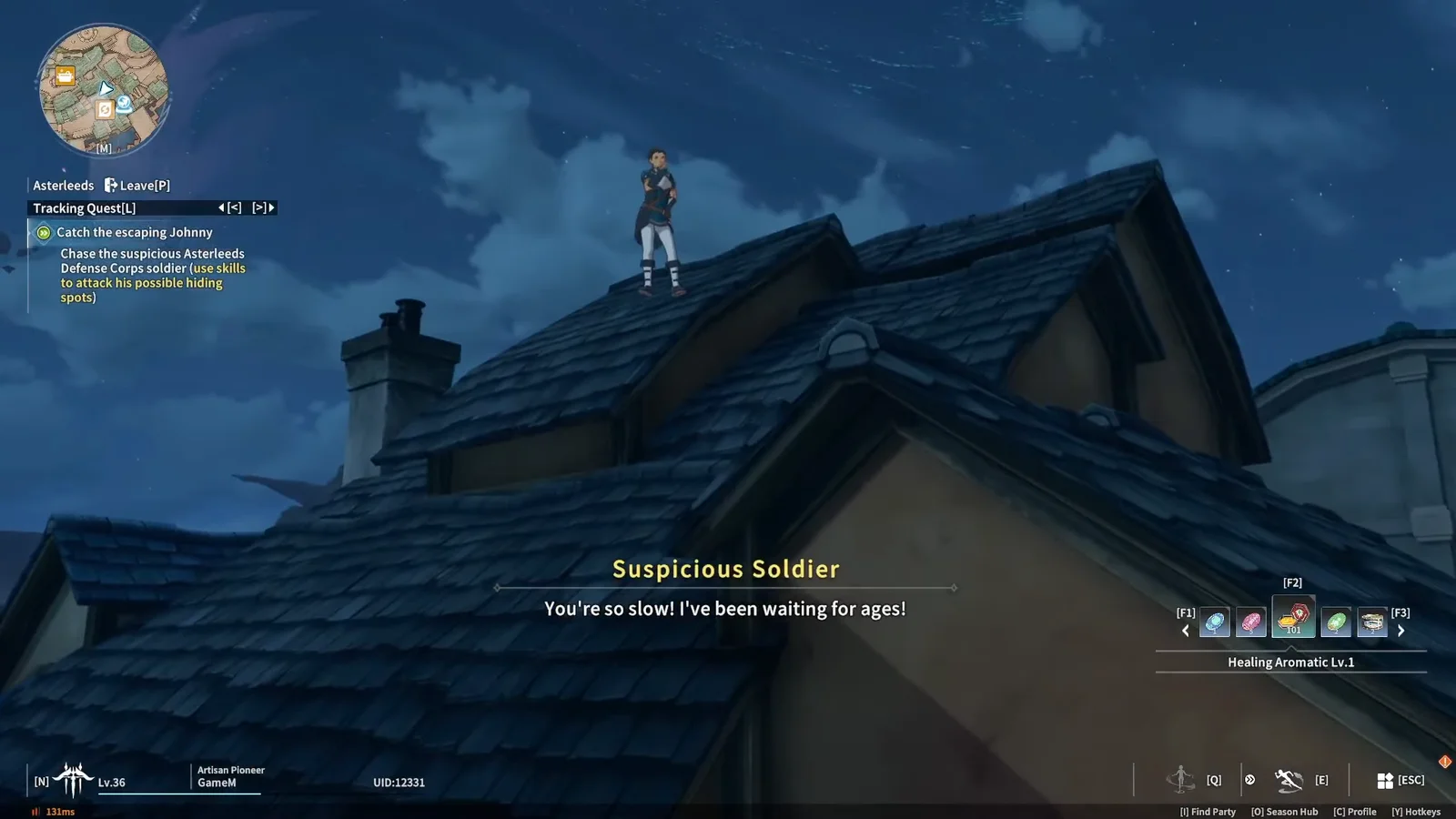This screenshot has height=819, width=1456.
Task: Open the Profile via the [C] label
Action: [1356, 812]
